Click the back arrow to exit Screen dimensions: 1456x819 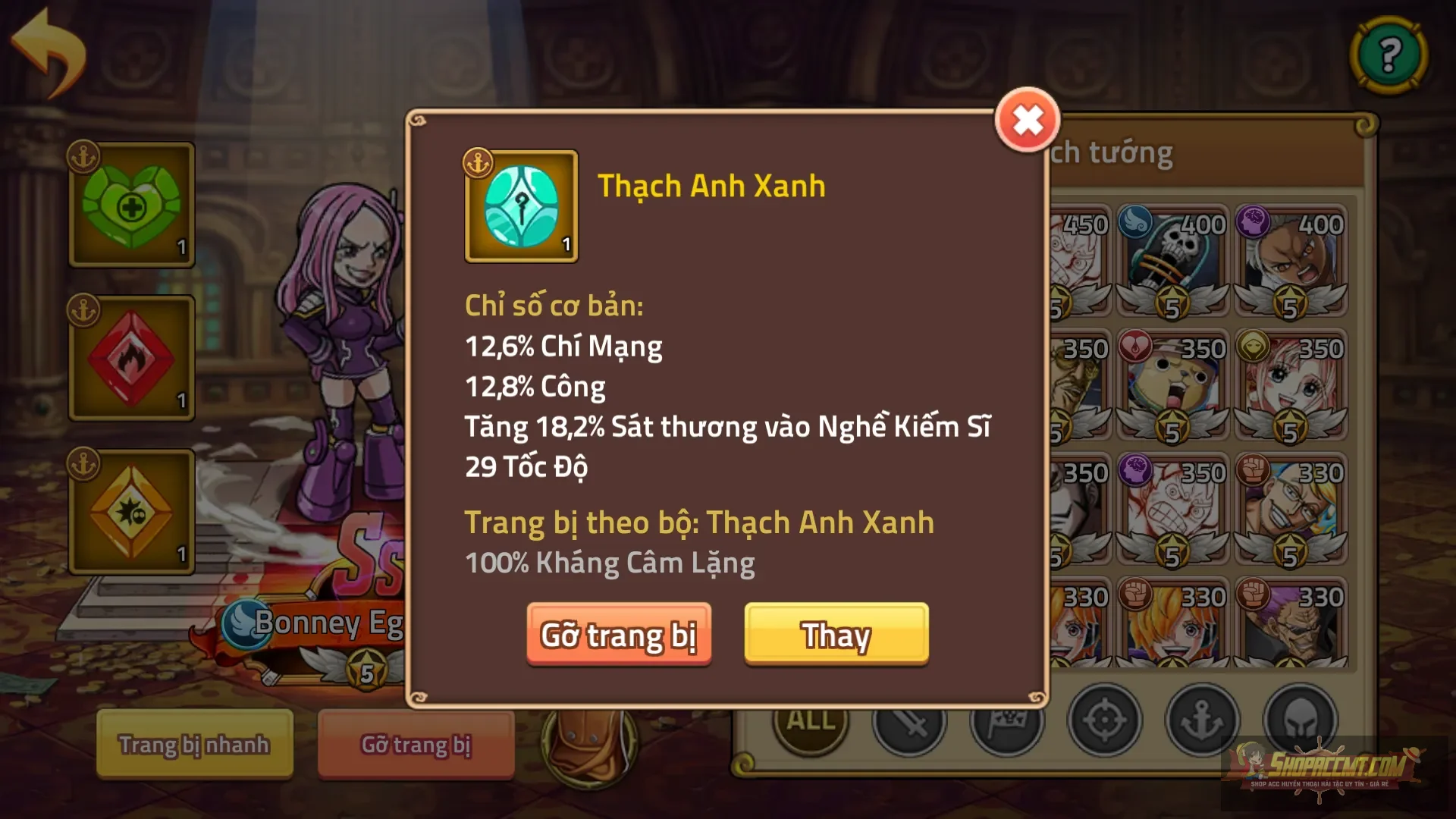[47, 49]
